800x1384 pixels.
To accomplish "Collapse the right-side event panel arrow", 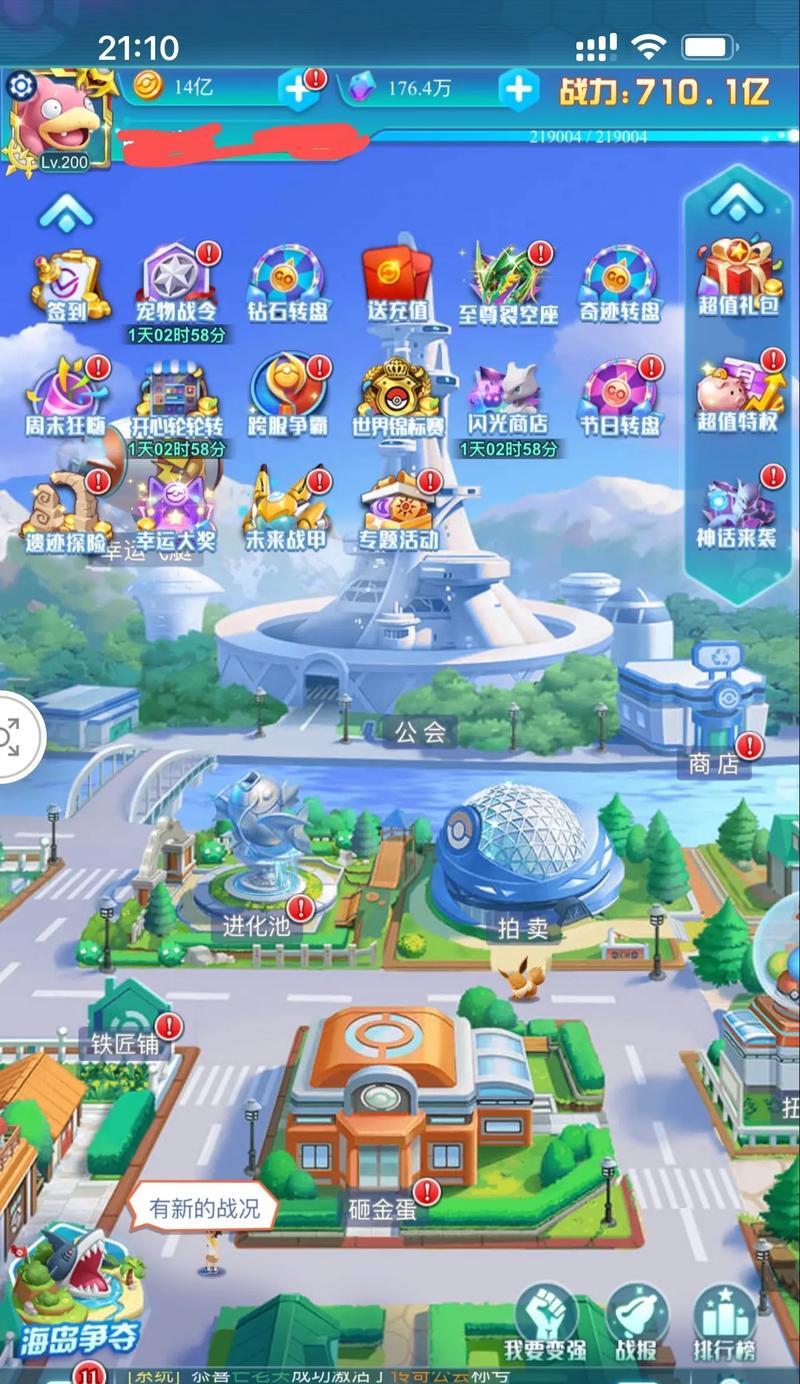I will click(x=737, y=202).
